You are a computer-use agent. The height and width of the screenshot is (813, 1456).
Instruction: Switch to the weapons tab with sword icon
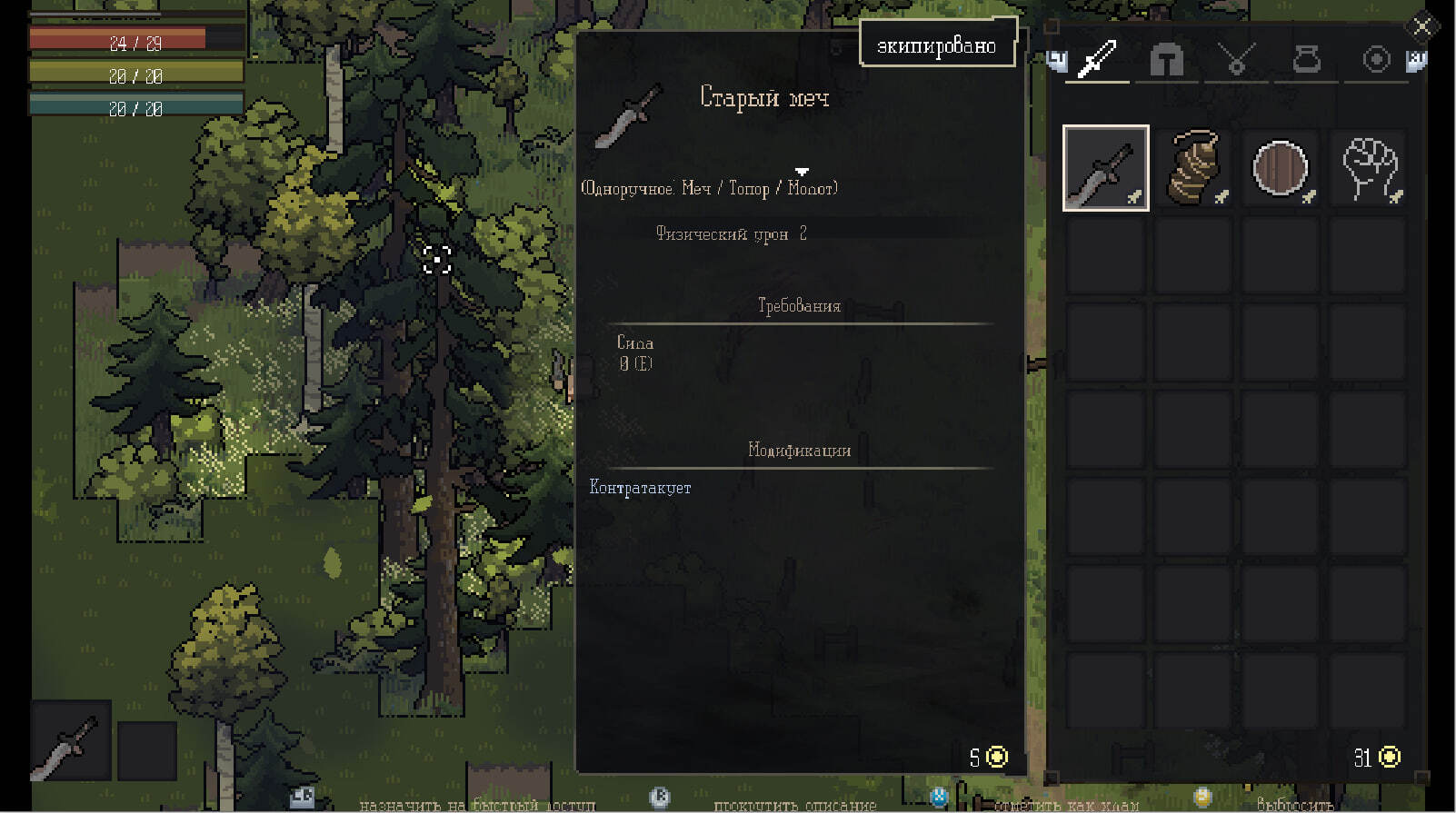[1097, 60]
